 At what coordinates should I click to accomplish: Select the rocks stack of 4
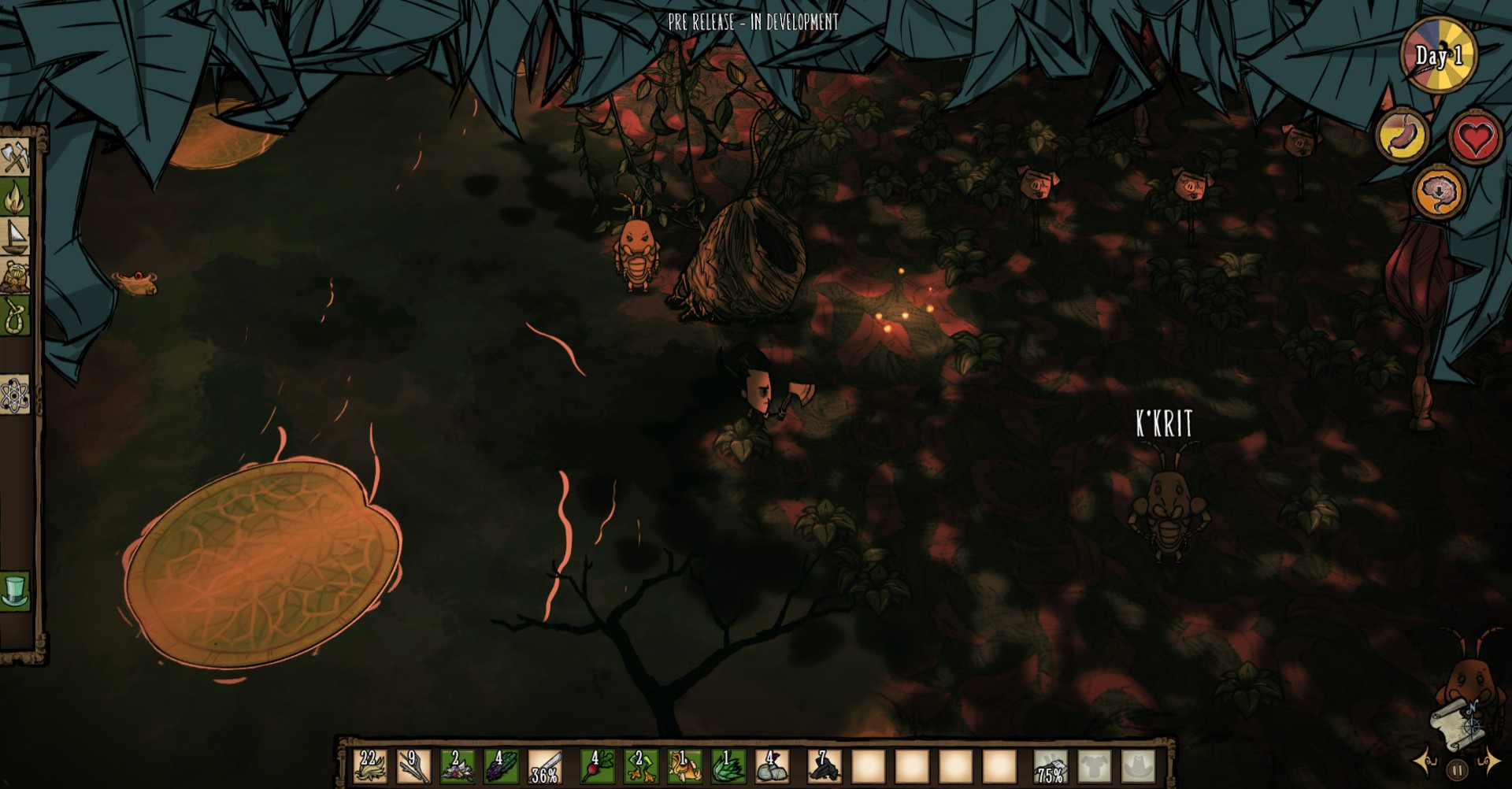(773, 765)
